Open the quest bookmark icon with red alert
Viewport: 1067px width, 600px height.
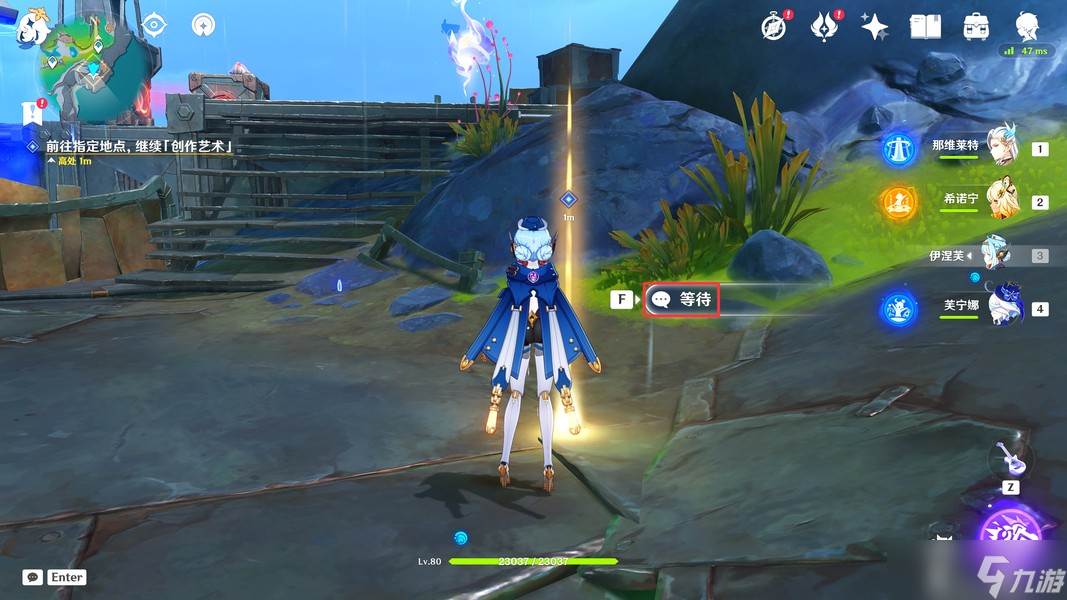tap(32, 111)
